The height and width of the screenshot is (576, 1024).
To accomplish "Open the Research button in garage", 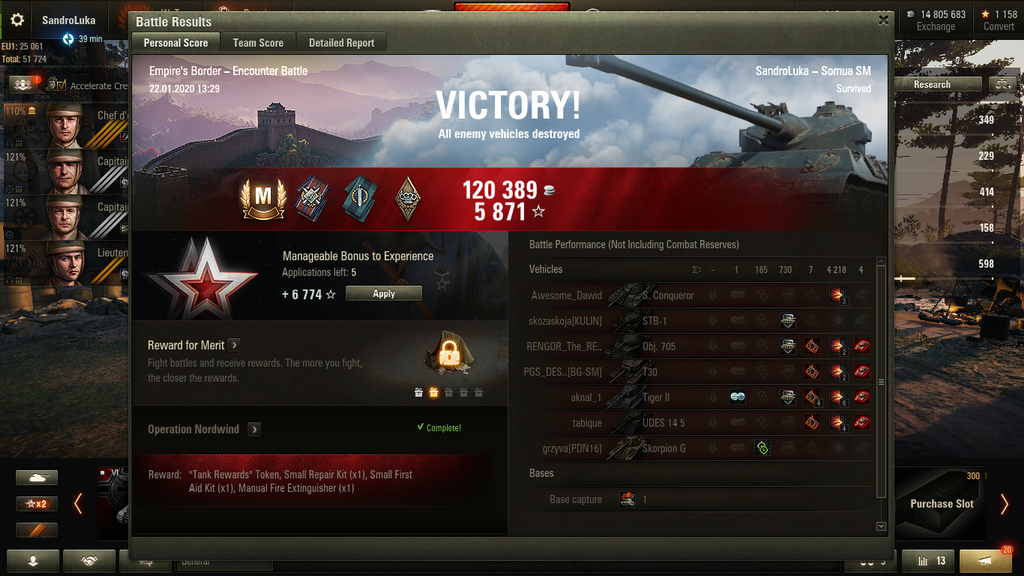I will [x=932, y=85].
